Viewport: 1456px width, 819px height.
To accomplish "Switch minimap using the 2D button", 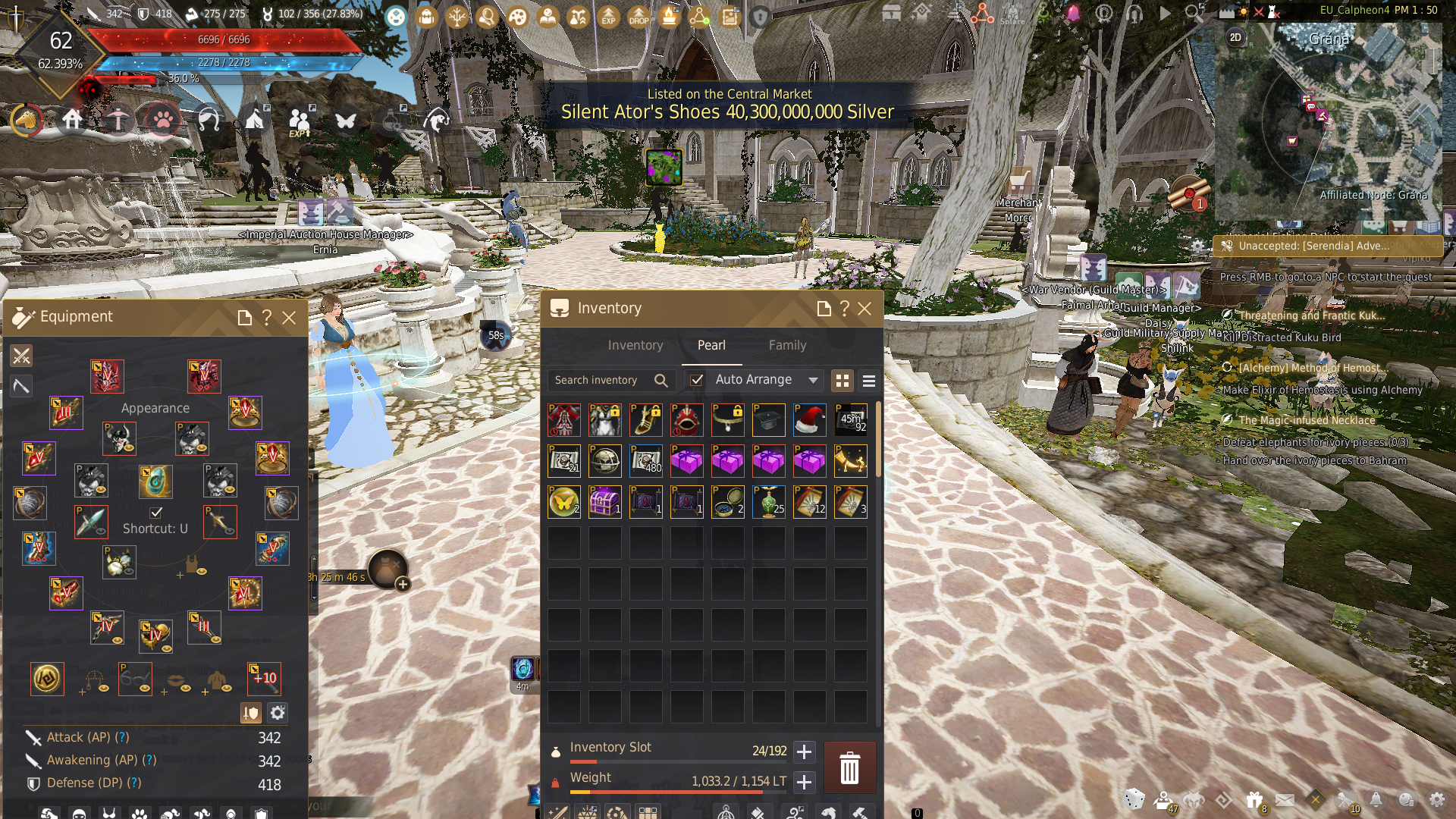I will [x=1235, y=37].
